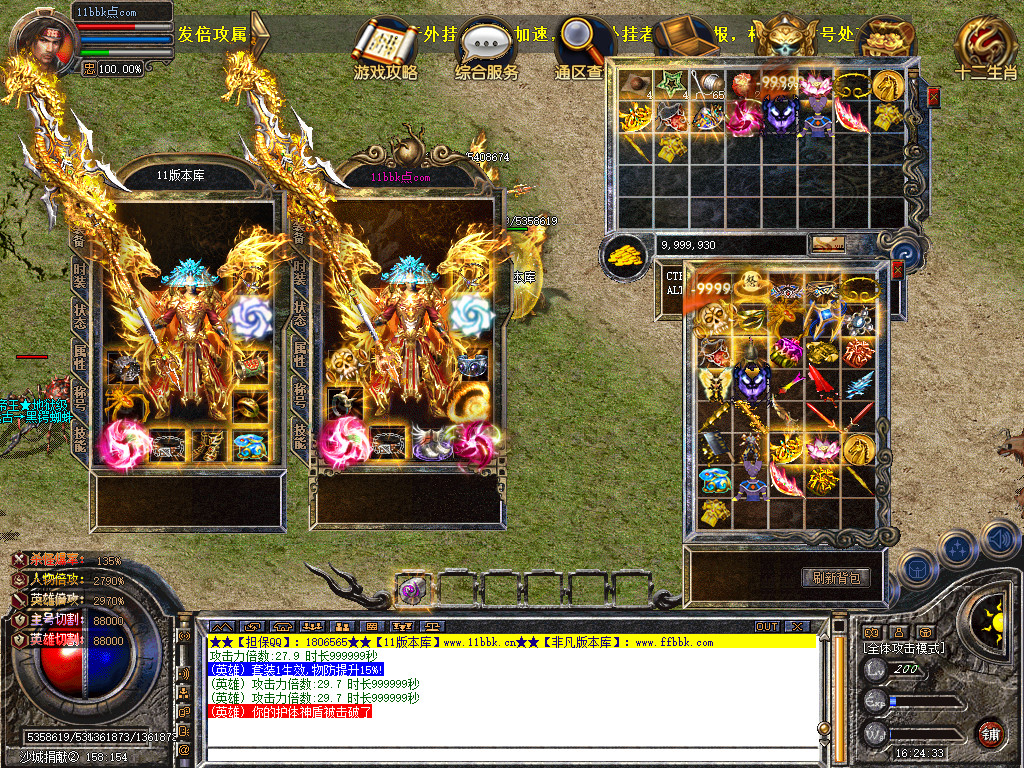The height and width of the screenshot is (768, 1024).
Task: Open 综合服务 general services
Action: pos(487,48)
